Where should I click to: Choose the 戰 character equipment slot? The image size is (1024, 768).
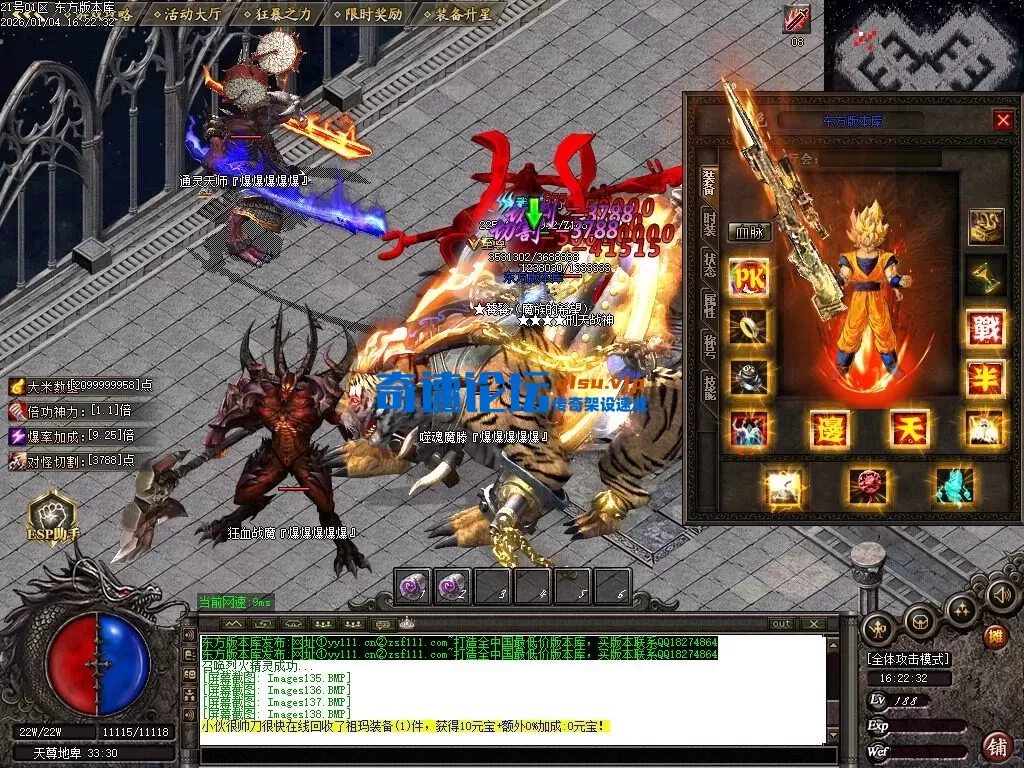pyautogui.click(x=985, y=328)
